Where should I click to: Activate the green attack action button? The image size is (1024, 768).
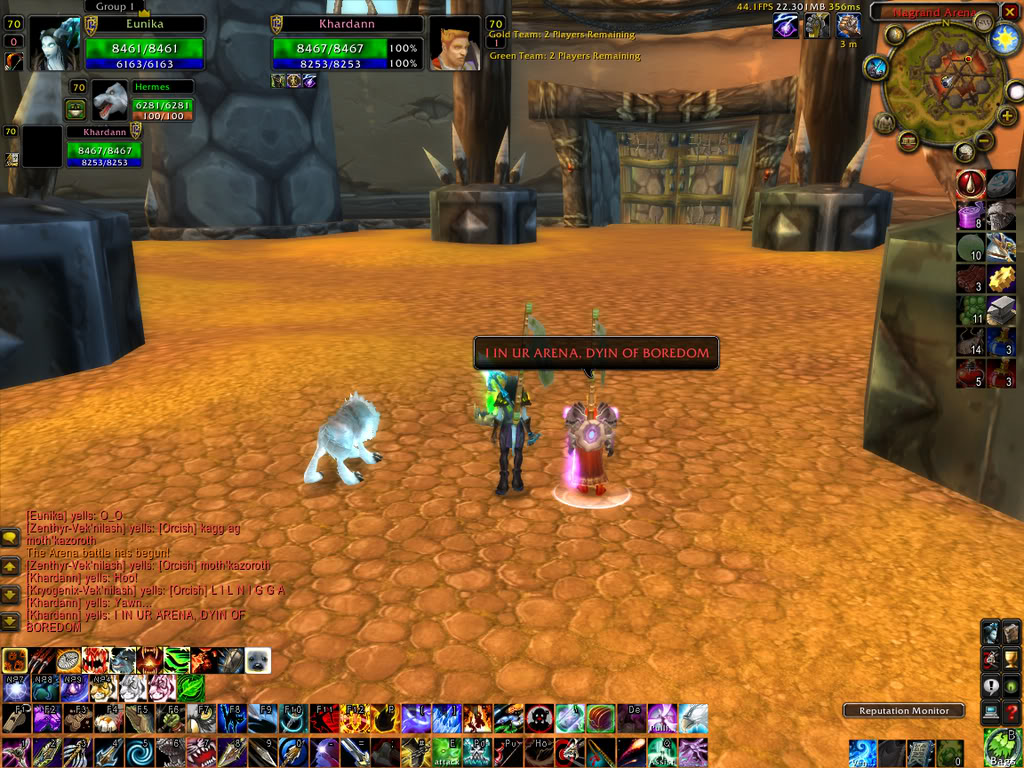click(x=444, y=752)
